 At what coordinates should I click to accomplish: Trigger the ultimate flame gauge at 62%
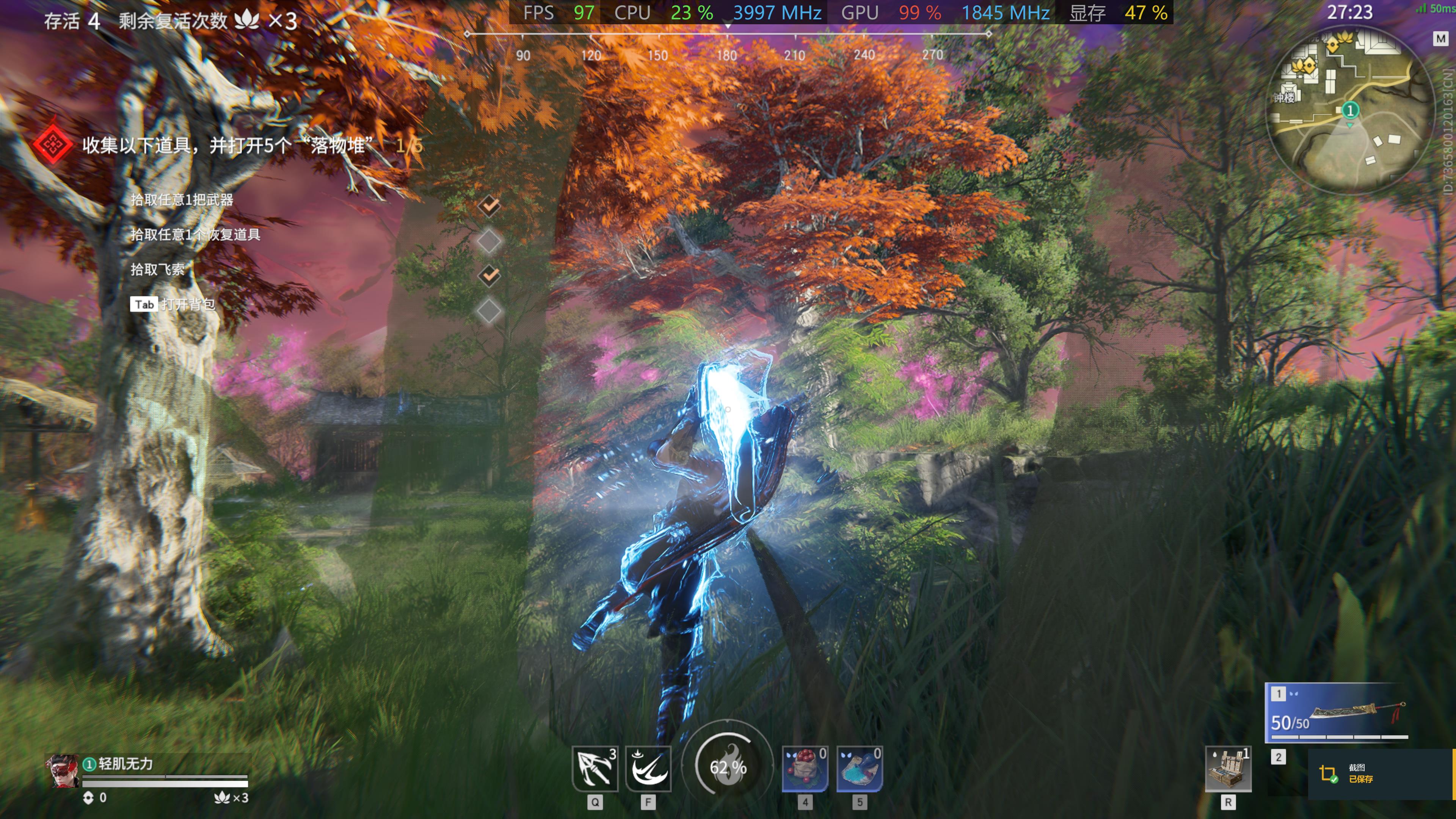pyautogui.click(x=728, y=766)
